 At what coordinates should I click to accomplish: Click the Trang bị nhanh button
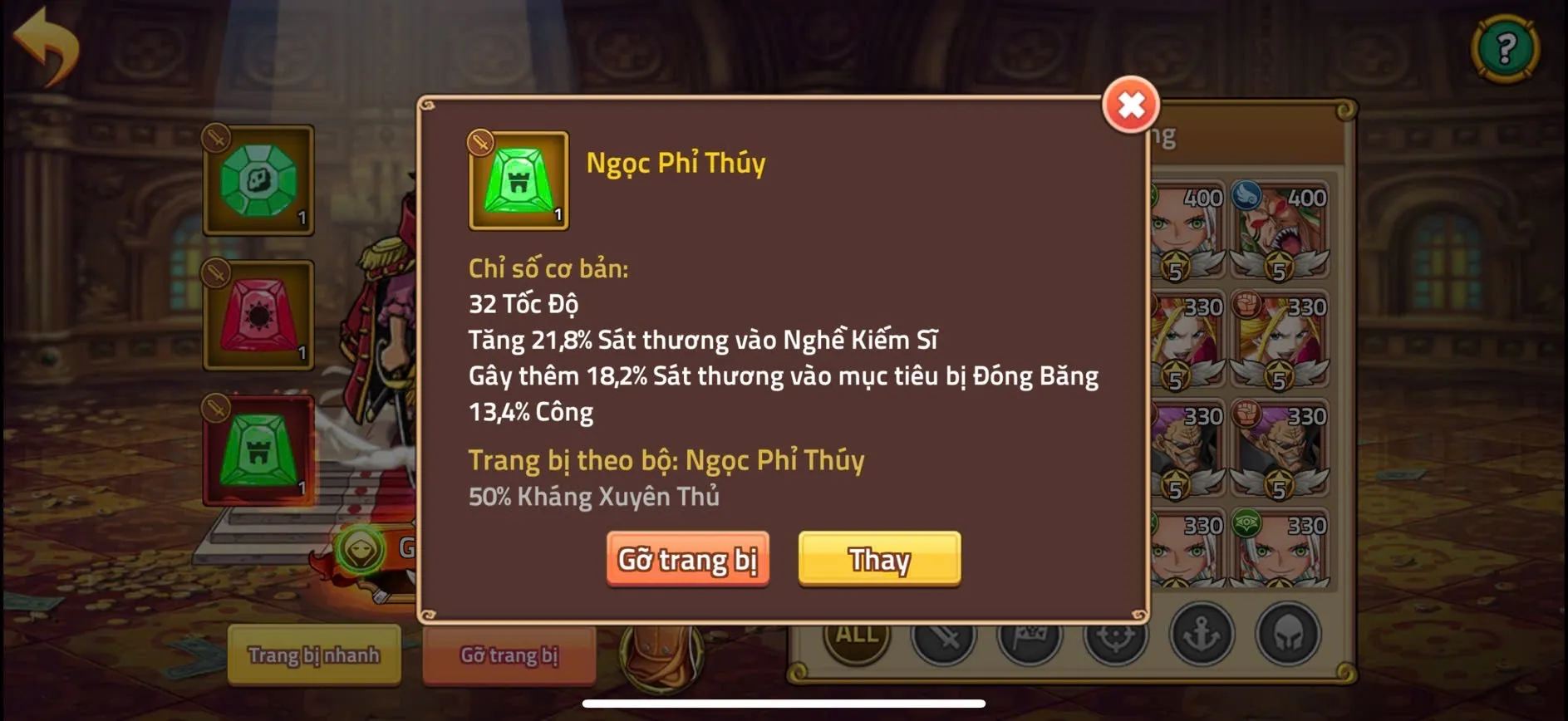pyautogui.click(x=313, y=655)
